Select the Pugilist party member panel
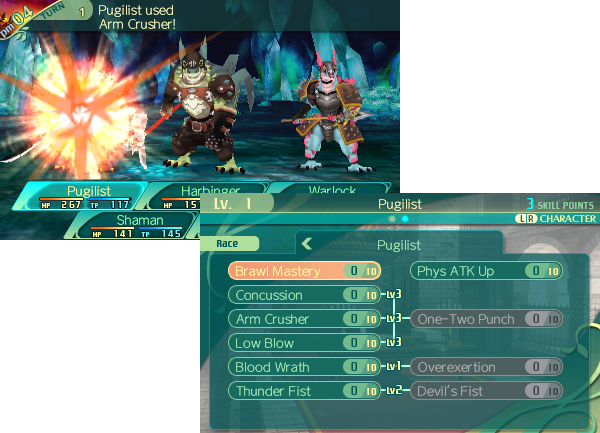This screenshot has height=433, width=600. [x=89, y=196]
